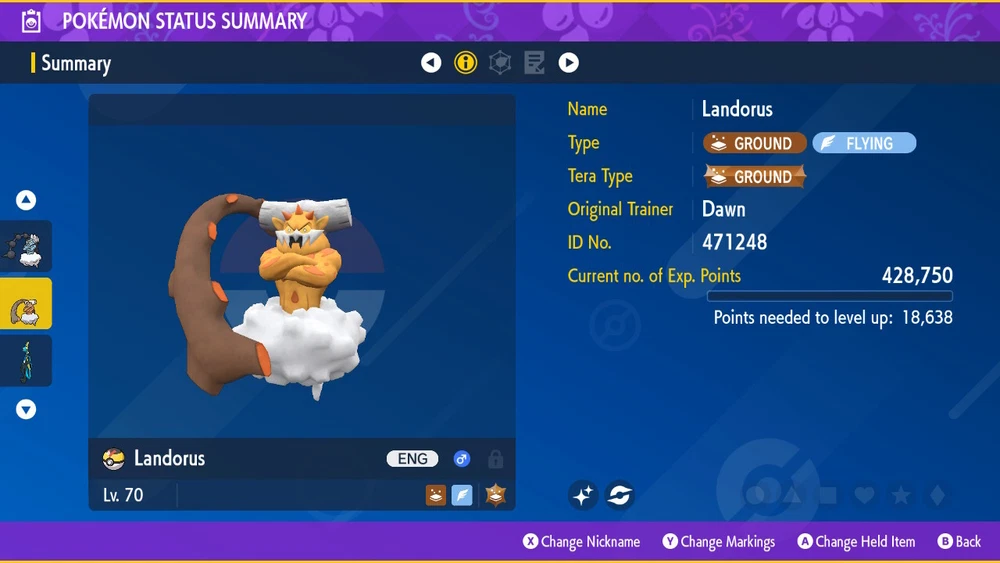Toggle the star marking

[x=900, y=495]
